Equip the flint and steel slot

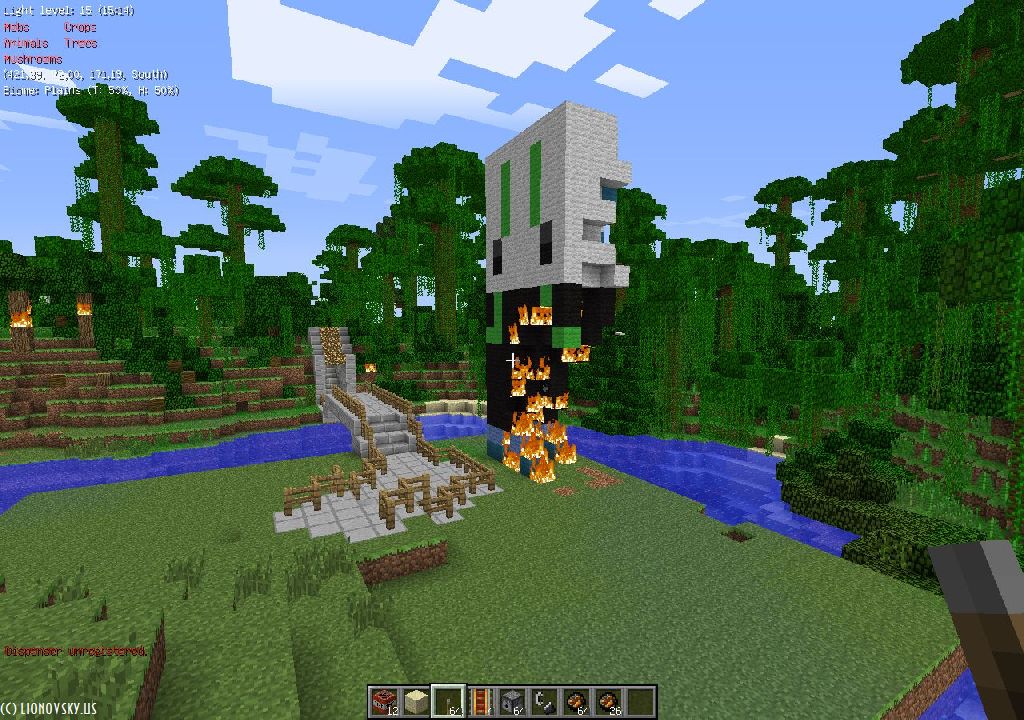[544, 701]
